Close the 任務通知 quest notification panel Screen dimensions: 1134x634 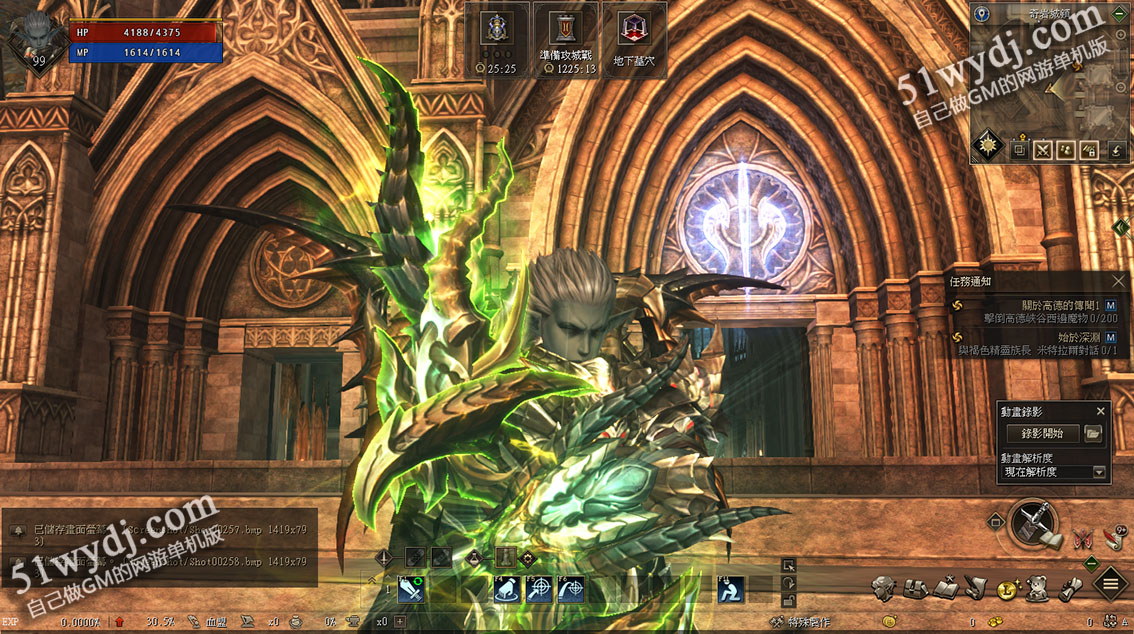(1119, 282)
